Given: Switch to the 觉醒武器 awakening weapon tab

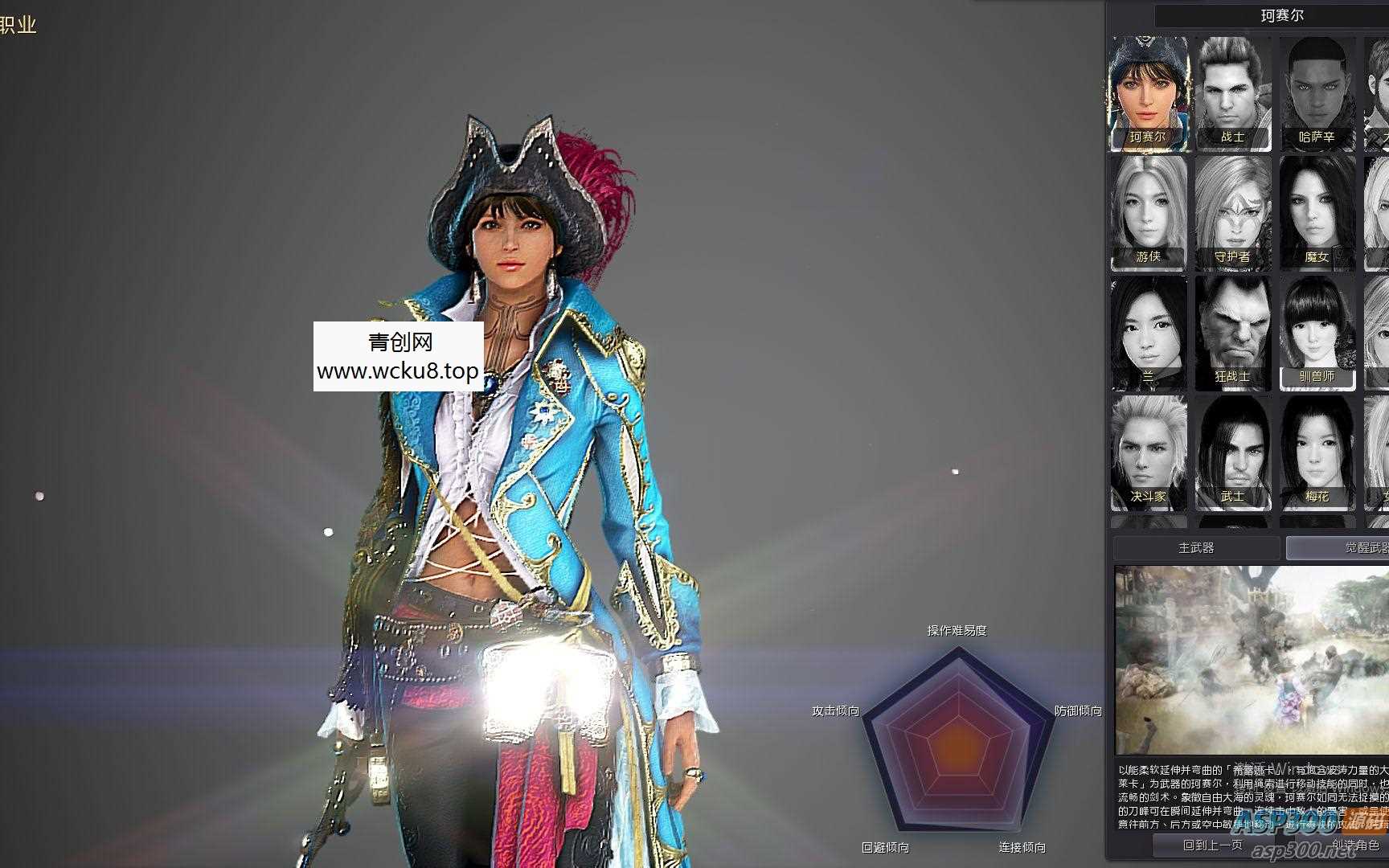Looking at the screenshot, I should click(x=1338, y=548).
